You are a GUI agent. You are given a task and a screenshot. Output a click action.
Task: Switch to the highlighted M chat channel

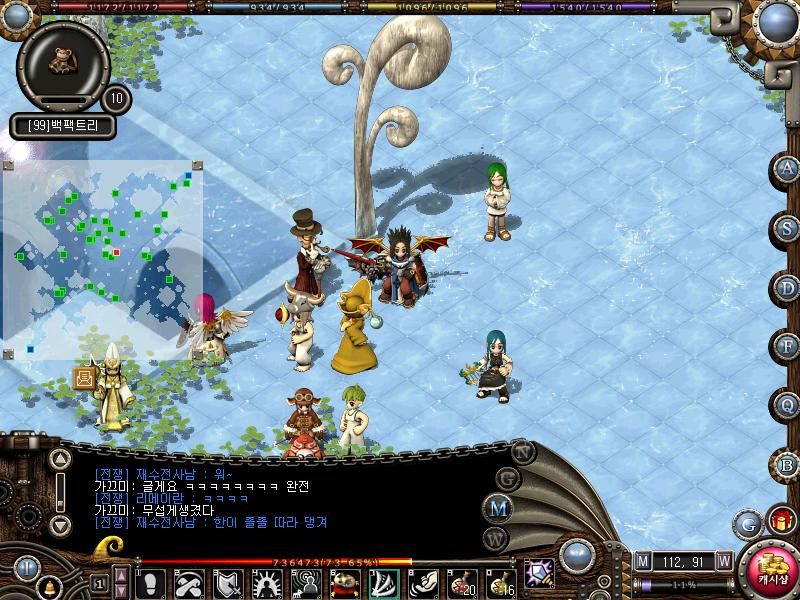point(497,507)
